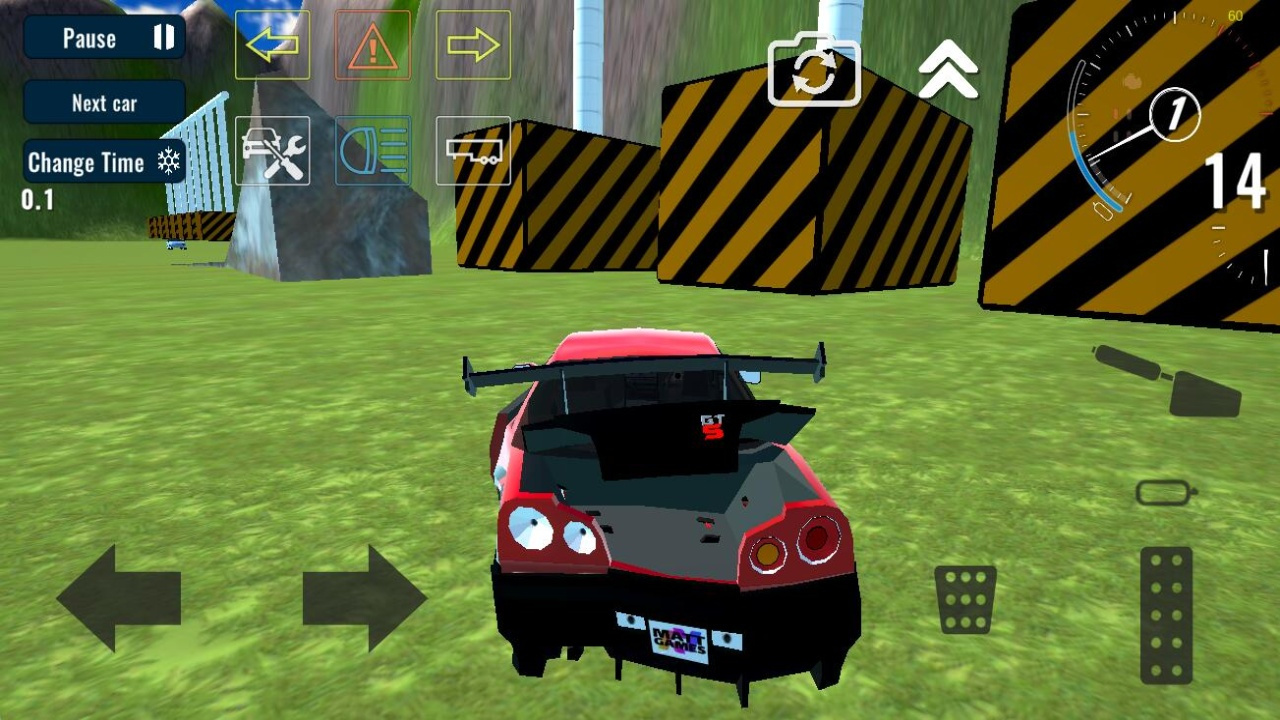Tap the double up-arrow shift button
Screen dimensions: 1280x720
948,72
